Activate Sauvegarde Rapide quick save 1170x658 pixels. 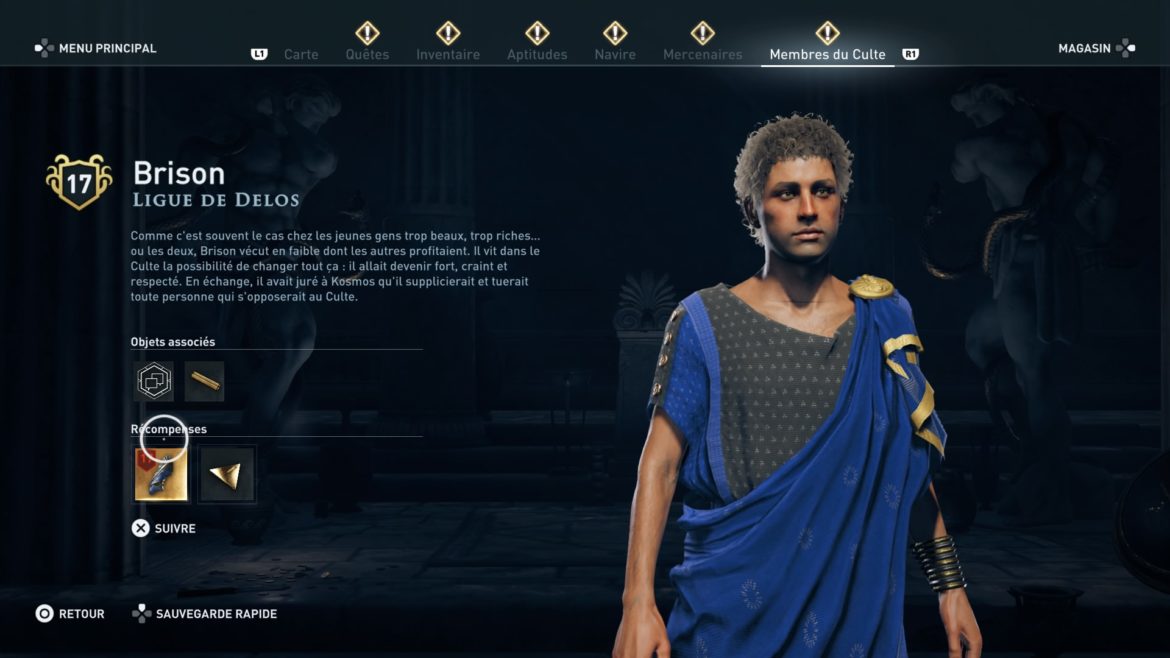[x=205, y=614]
